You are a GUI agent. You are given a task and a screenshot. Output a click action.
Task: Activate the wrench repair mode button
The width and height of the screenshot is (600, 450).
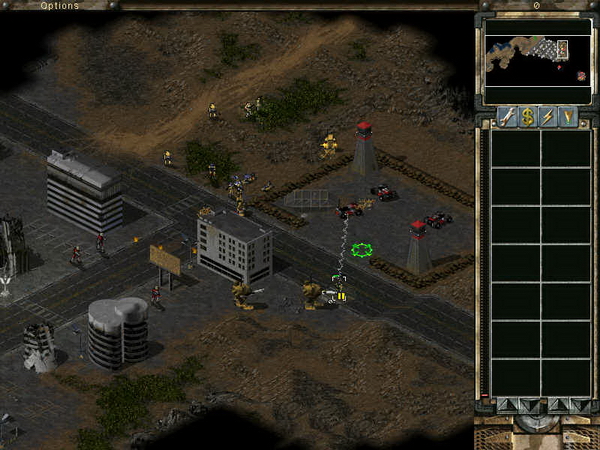(x=507, y=117)
